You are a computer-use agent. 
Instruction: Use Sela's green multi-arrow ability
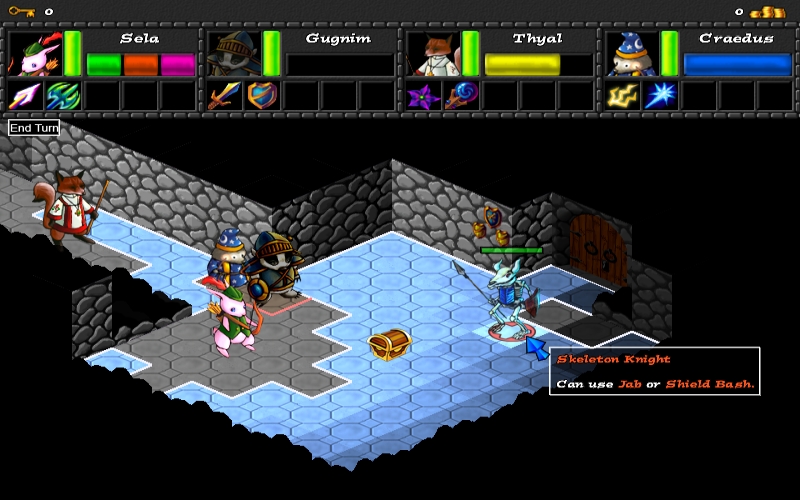[x=63, y=96]
